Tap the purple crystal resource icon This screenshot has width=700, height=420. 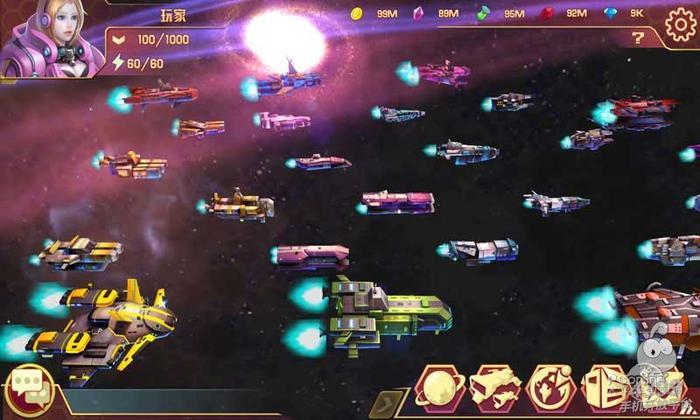419,13
